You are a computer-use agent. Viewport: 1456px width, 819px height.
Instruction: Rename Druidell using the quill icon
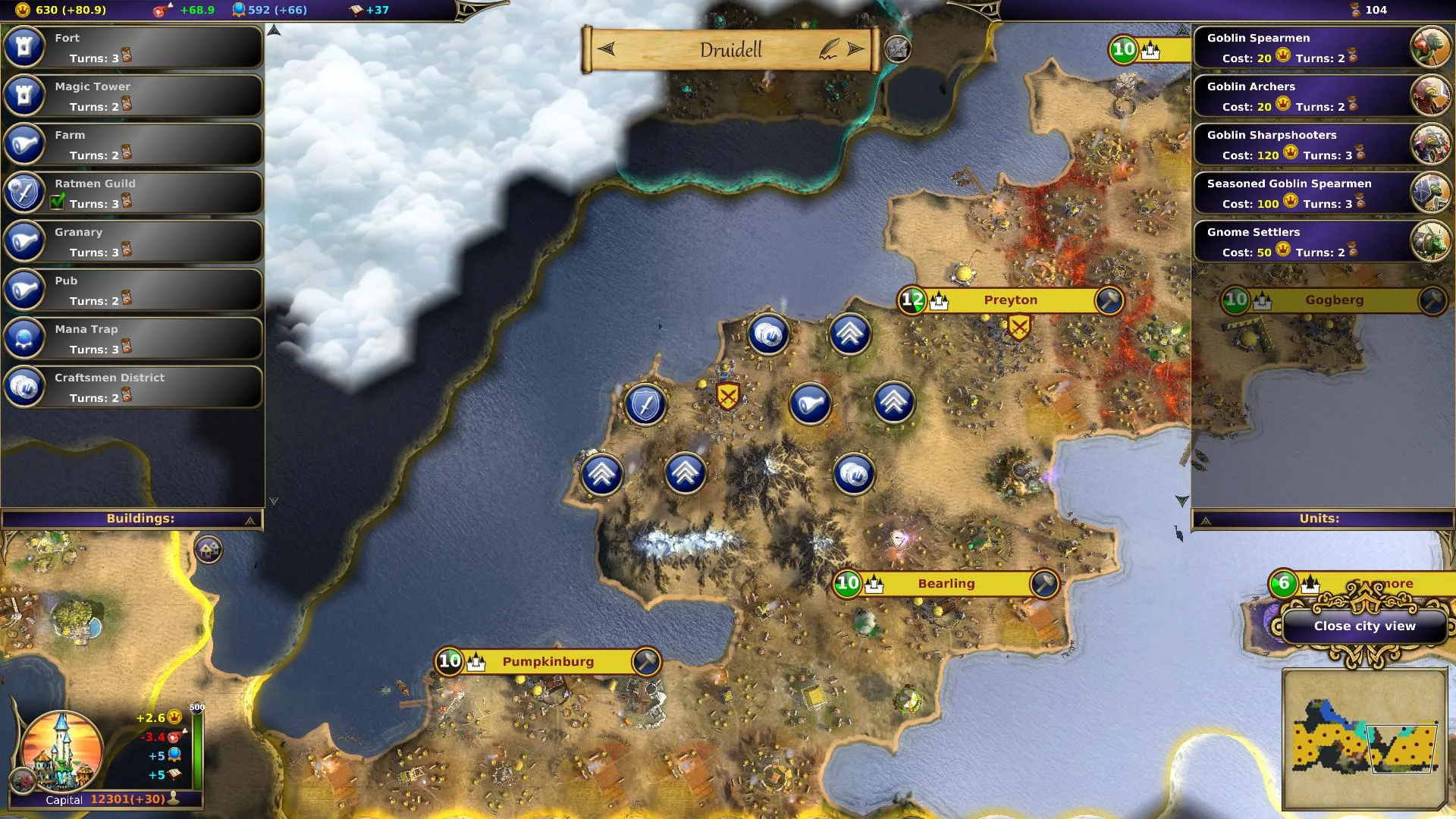pos(829,49)
